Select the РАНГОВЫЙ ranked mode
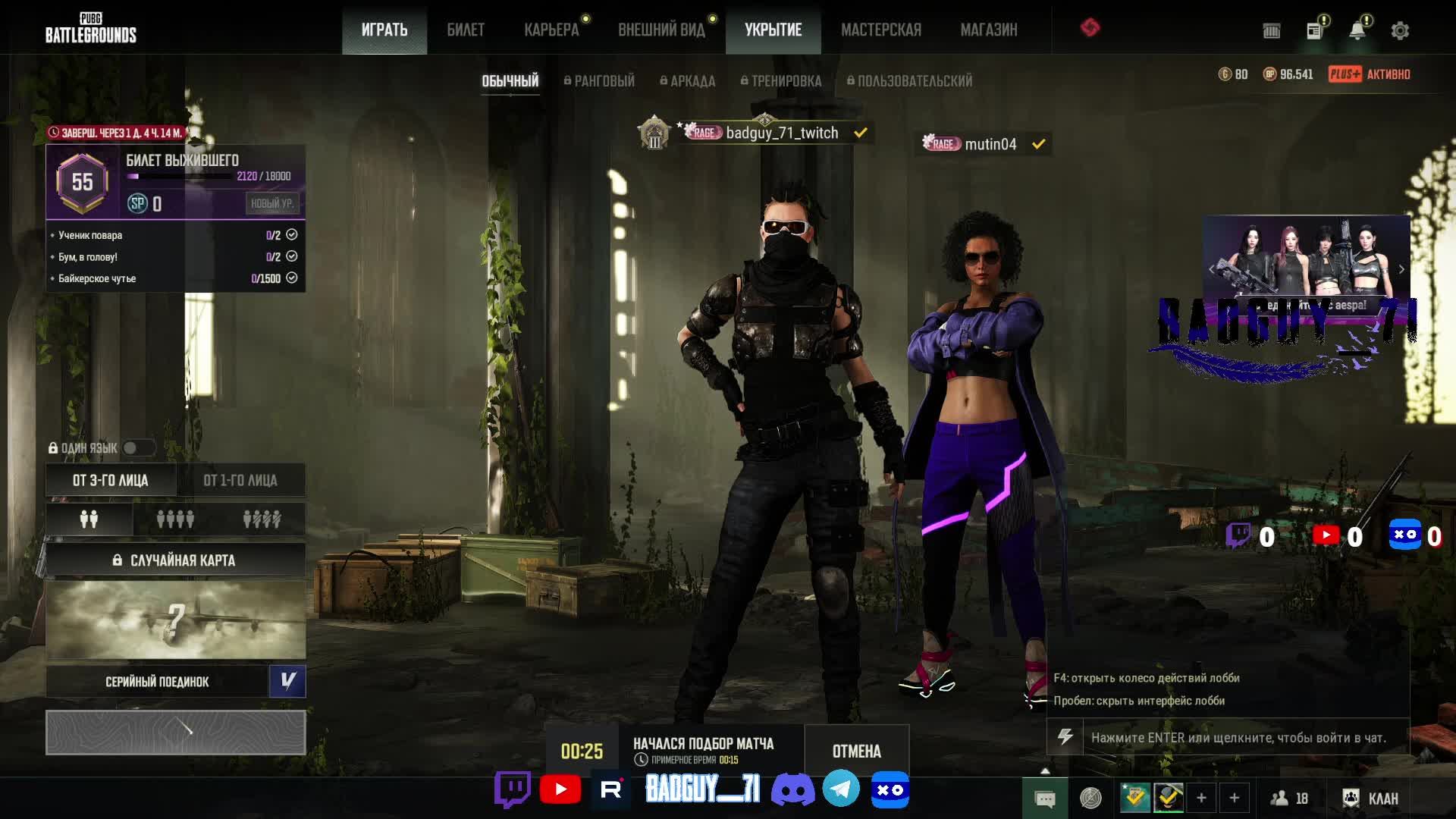Screen dimensions: 1456x819 click(x=599, y=81)
